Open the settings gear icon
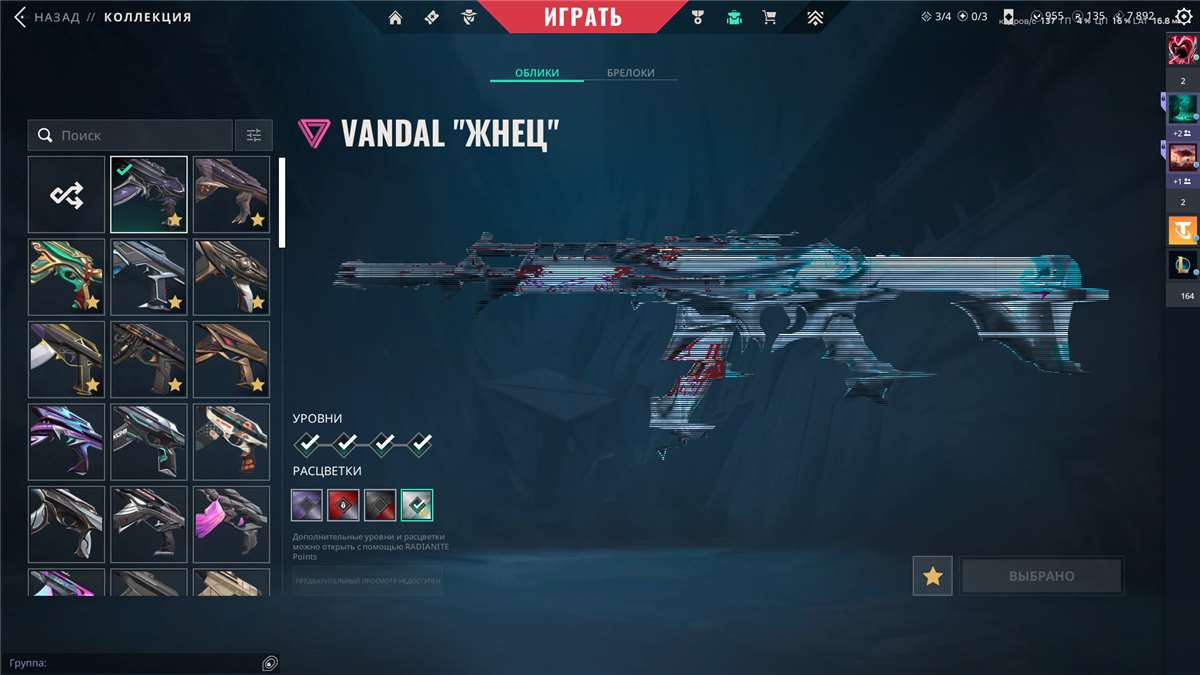Screen dimensions: 1200x675 [1183, 16]
